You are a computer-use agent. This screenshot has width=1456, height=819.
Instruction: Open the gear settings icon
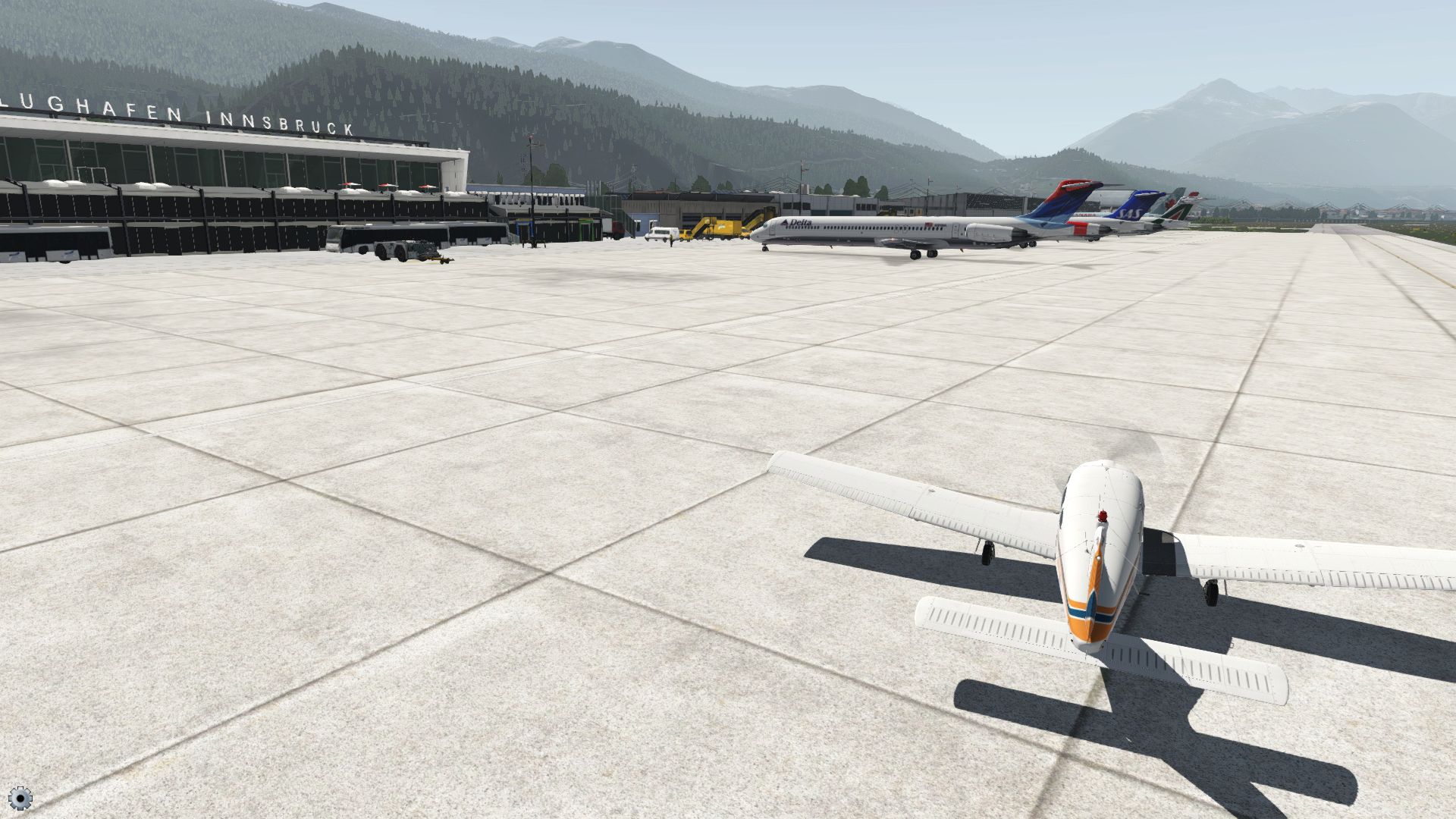20,797
